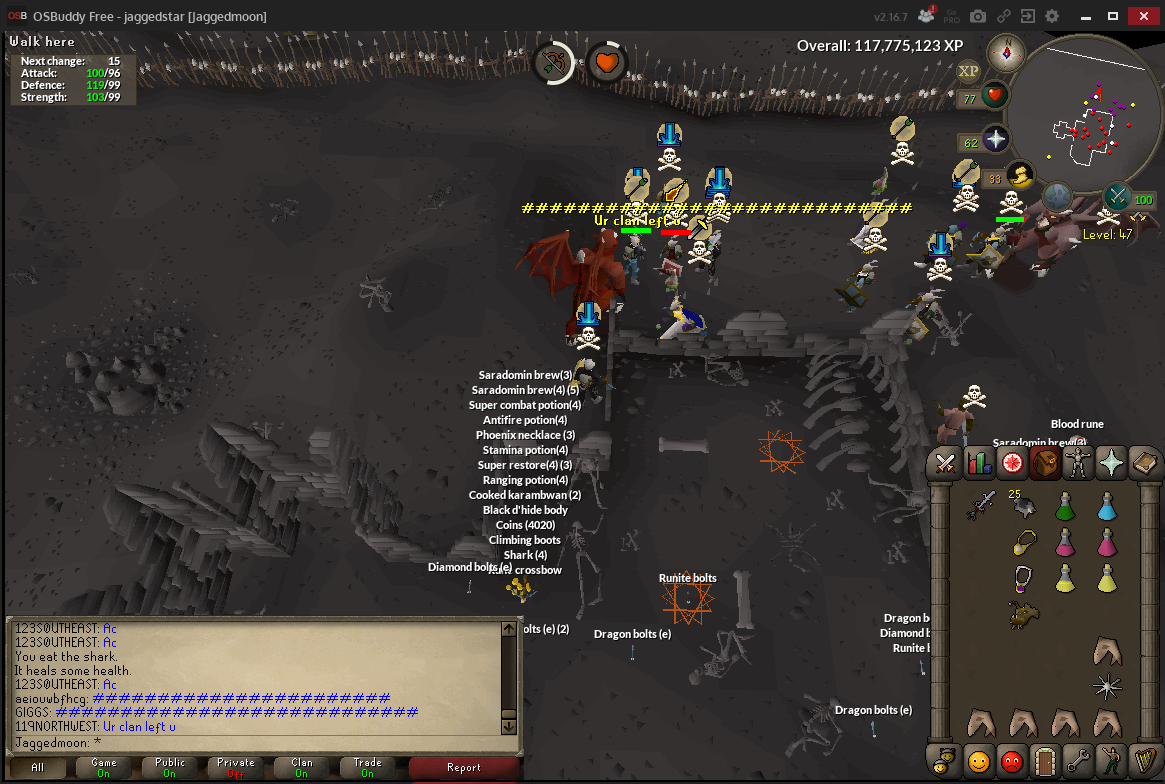
Task: Open the Magic spellbook tab
Action: click(1145, 464)
